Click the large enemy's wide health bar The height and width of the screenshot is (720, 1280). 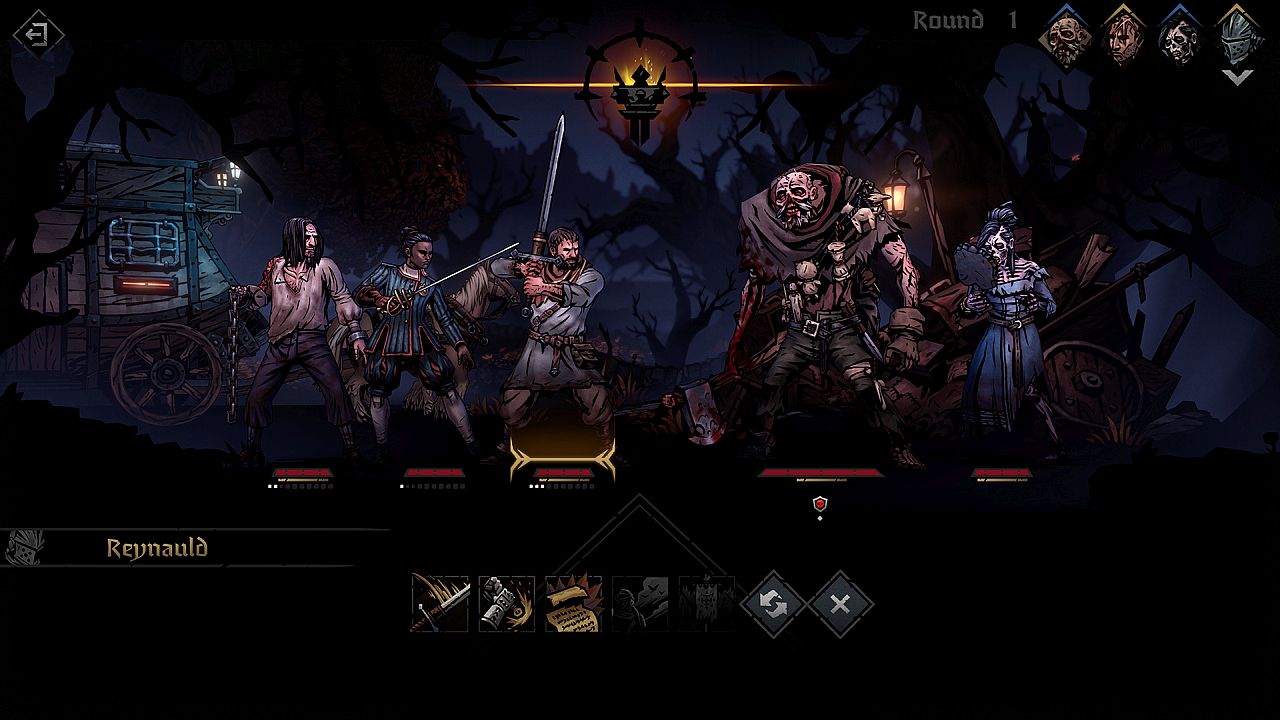[x=820, y=470]
